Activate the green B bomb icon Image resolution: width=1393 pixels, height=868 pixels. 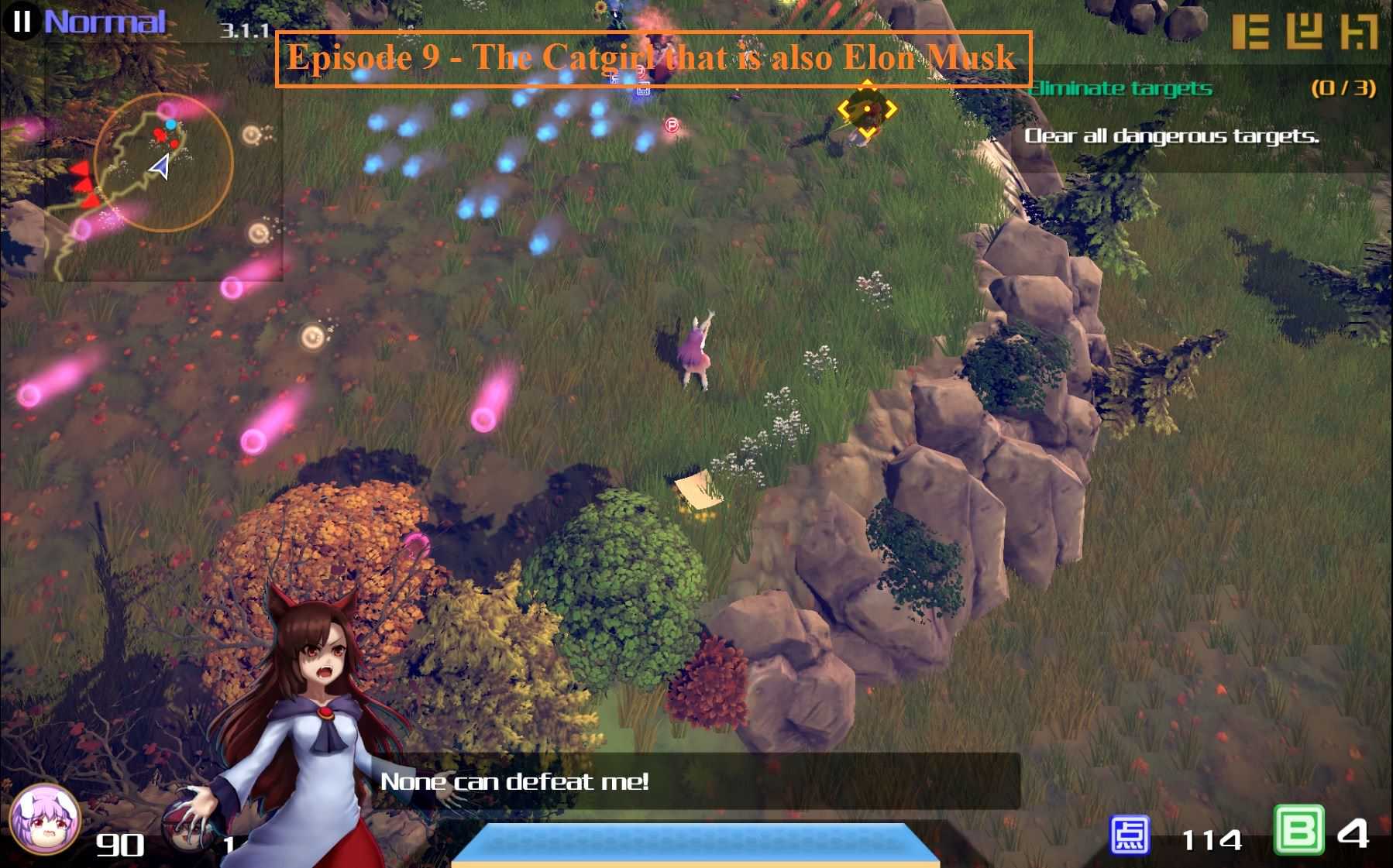tap(1298, 831)
